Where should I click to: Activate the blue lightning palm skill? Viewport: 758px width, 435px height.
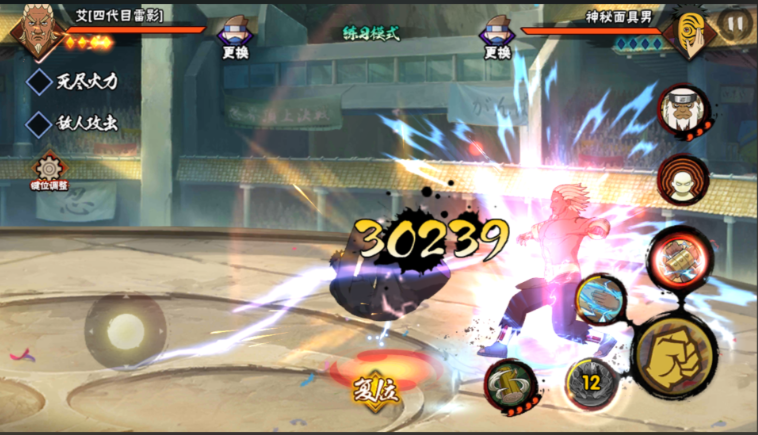pyautogui.click(x=600, y=299)
